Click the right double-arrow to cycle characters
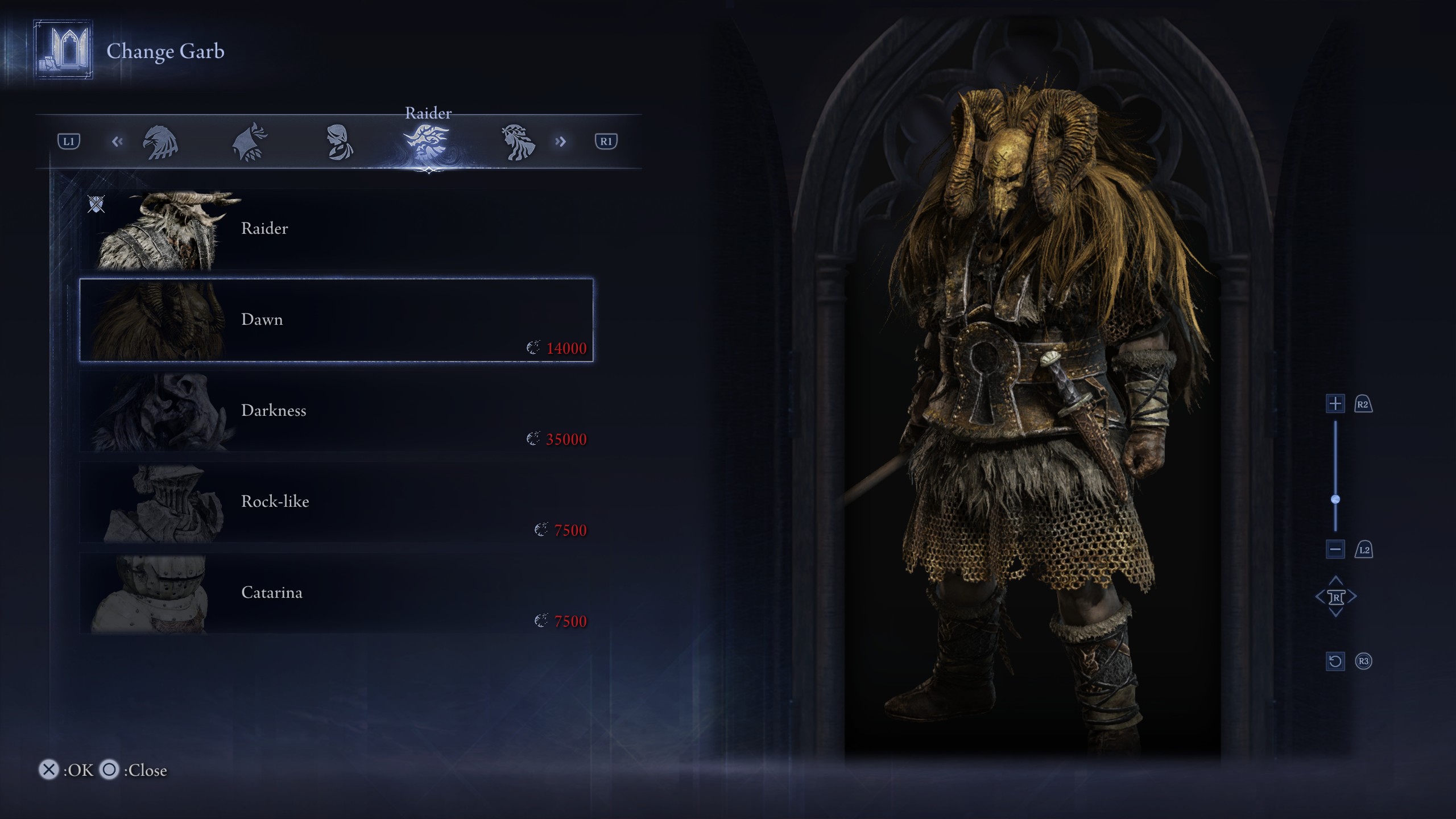Viewport: 1456px width, 819px height. (561, 142)
